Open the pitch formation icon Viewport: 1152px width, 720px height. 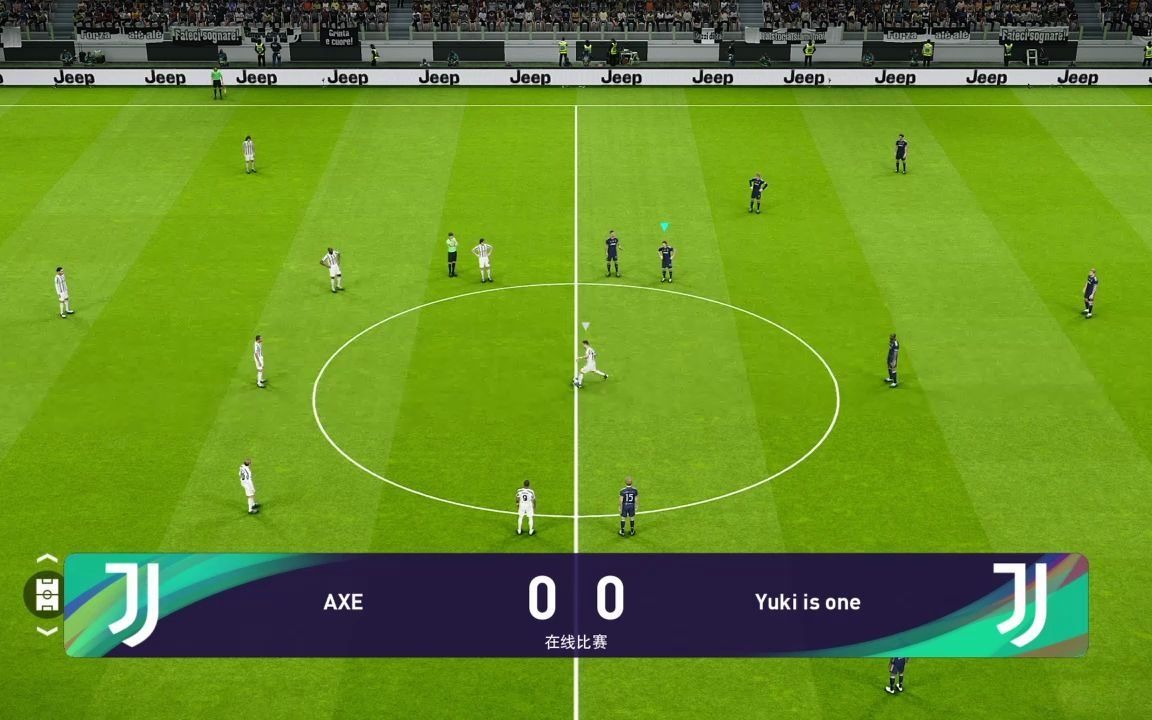(46, 594)
